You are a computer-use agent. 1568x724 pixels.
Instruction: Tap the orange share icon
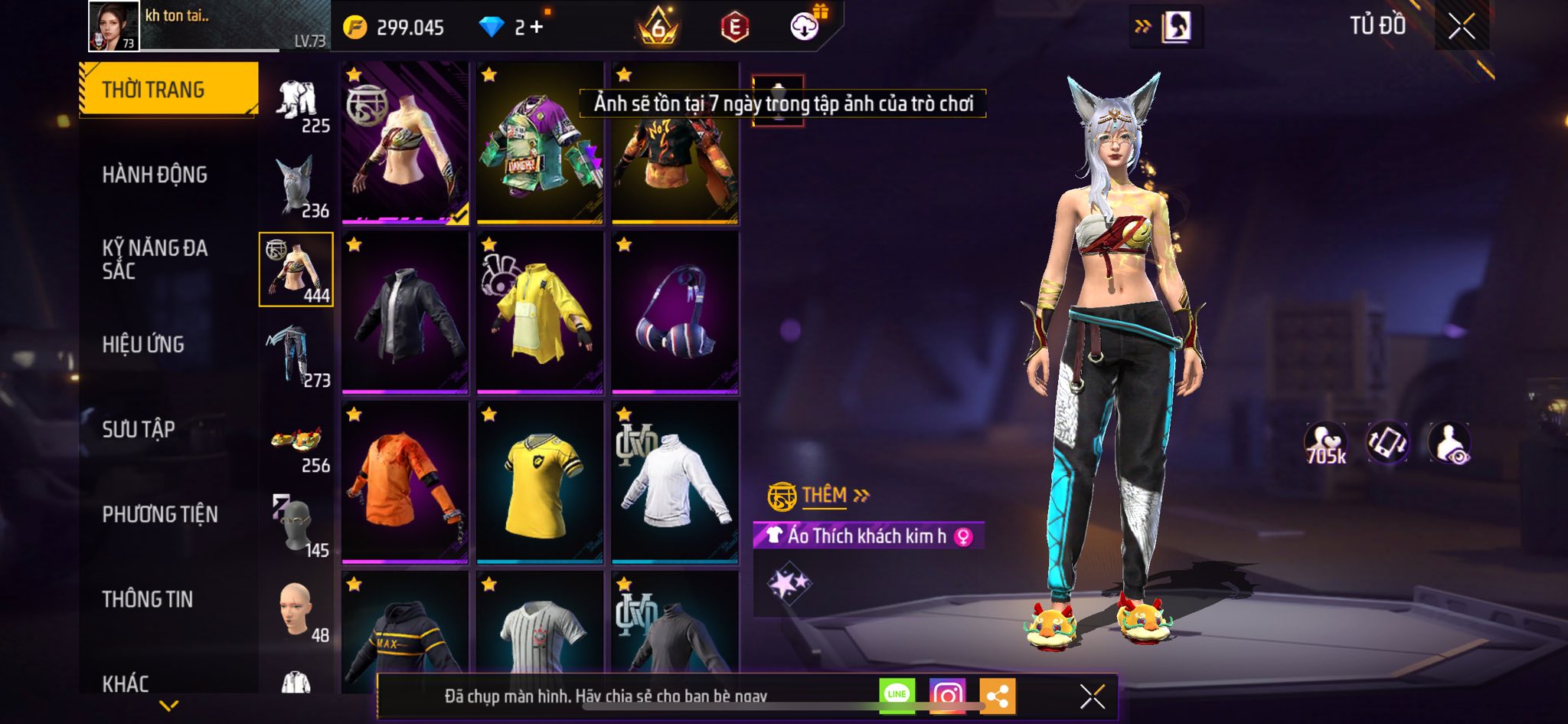pos(997,696)
